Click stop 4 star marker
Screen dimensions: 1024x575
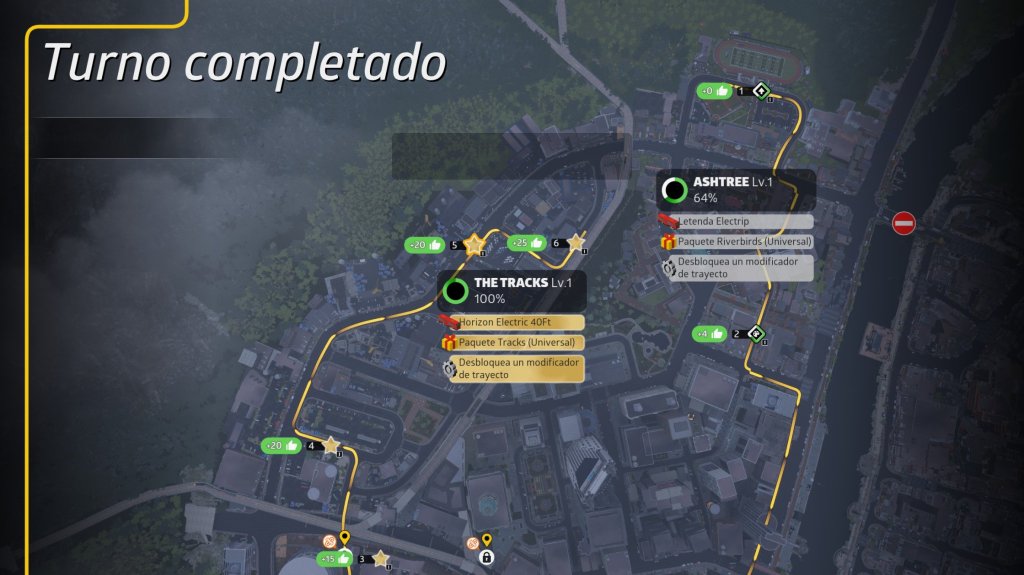pyautogui.click(x=331, y=446)
